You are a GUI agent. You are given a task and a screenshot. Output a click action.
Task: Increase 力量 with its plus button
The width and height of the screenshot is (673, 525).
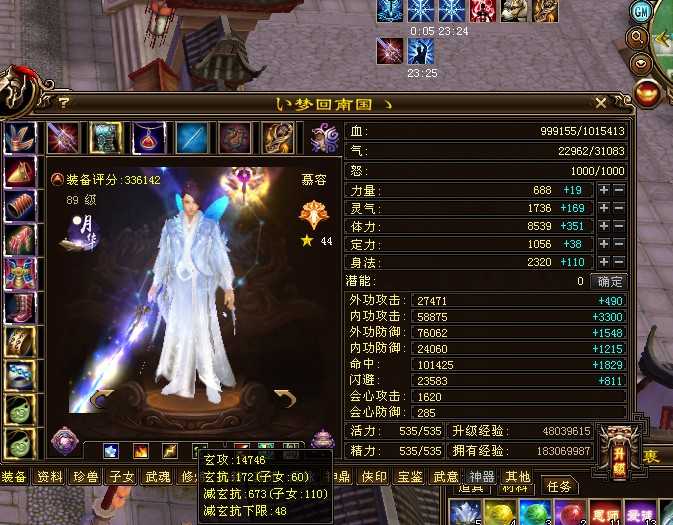[604, 190]
